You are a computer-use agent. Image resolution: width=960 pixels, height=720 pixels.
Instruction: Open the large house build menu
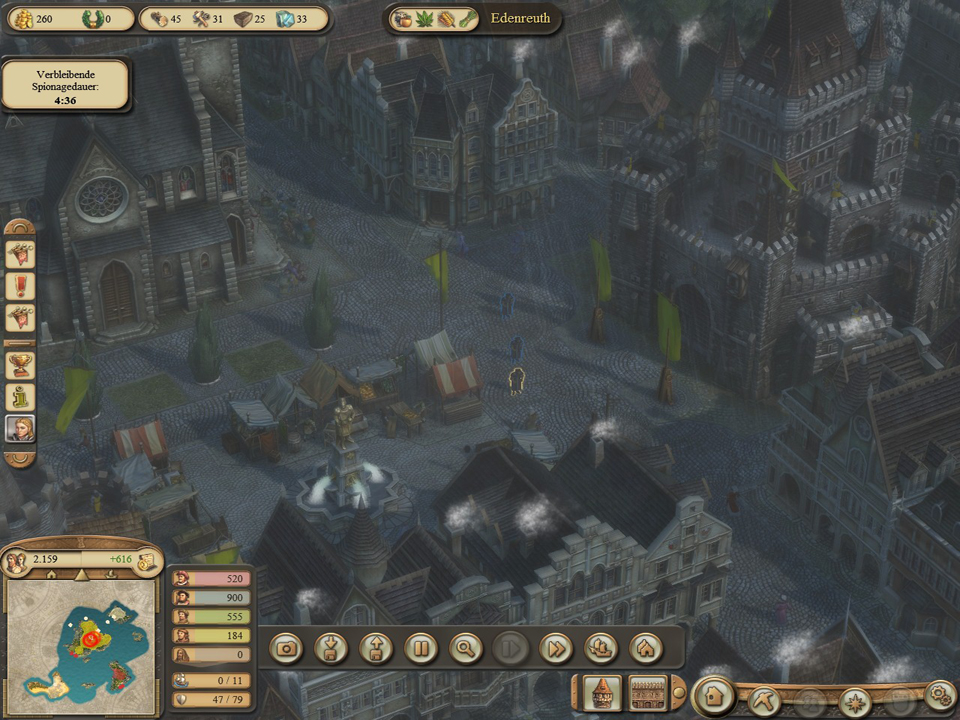pyautogui.click(x=713, y=695)
